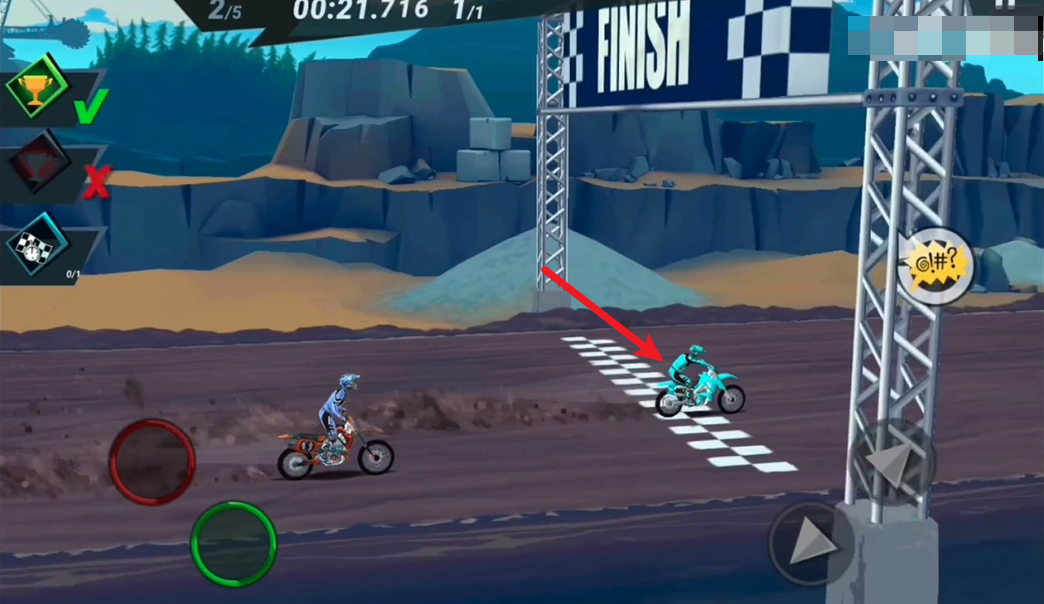Hit the green circular throttle button

233,543
